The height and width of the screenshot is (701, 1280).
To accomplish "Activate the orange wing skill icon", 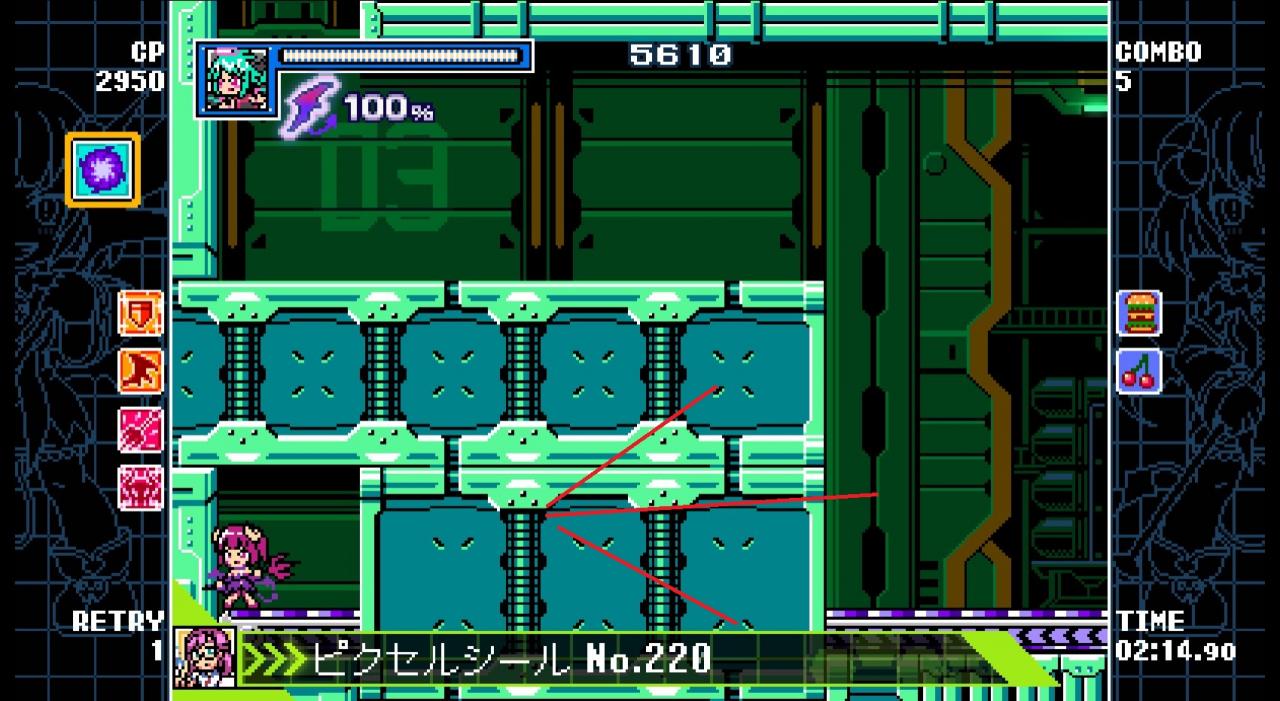I will [140, 371].
